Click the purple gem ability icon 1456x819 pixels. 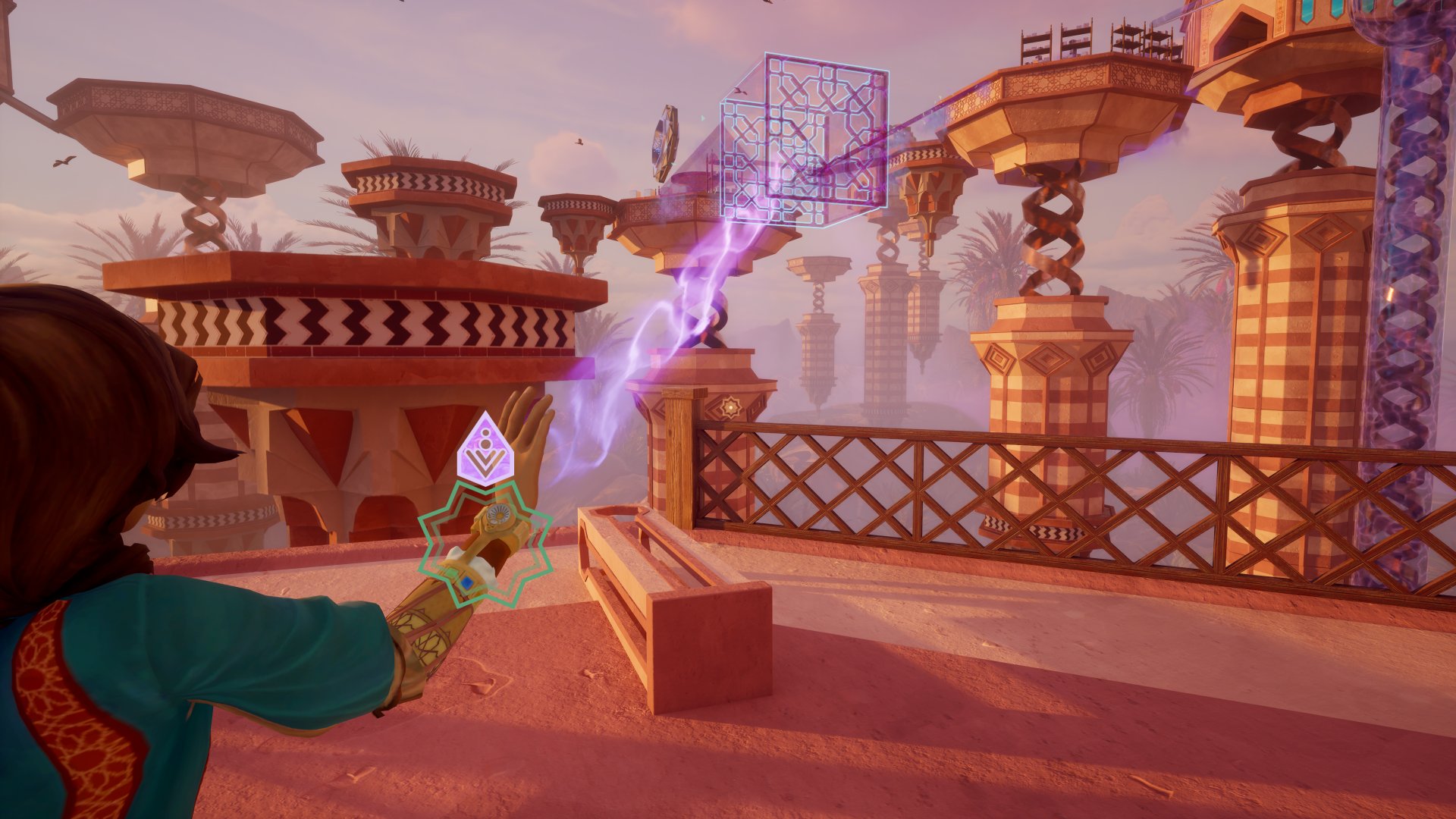pos(486,450)
